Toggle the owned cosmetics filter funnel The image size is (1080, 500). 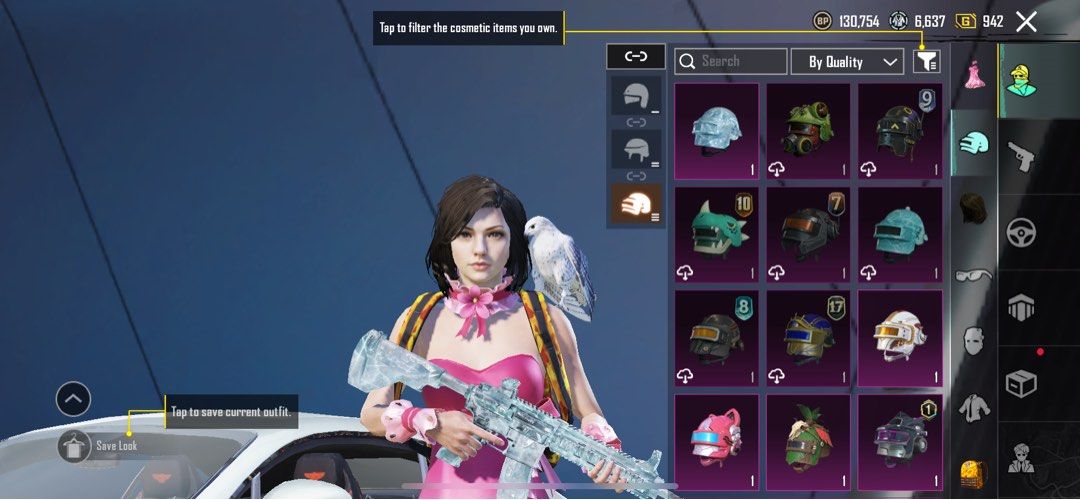pos(927,62)
